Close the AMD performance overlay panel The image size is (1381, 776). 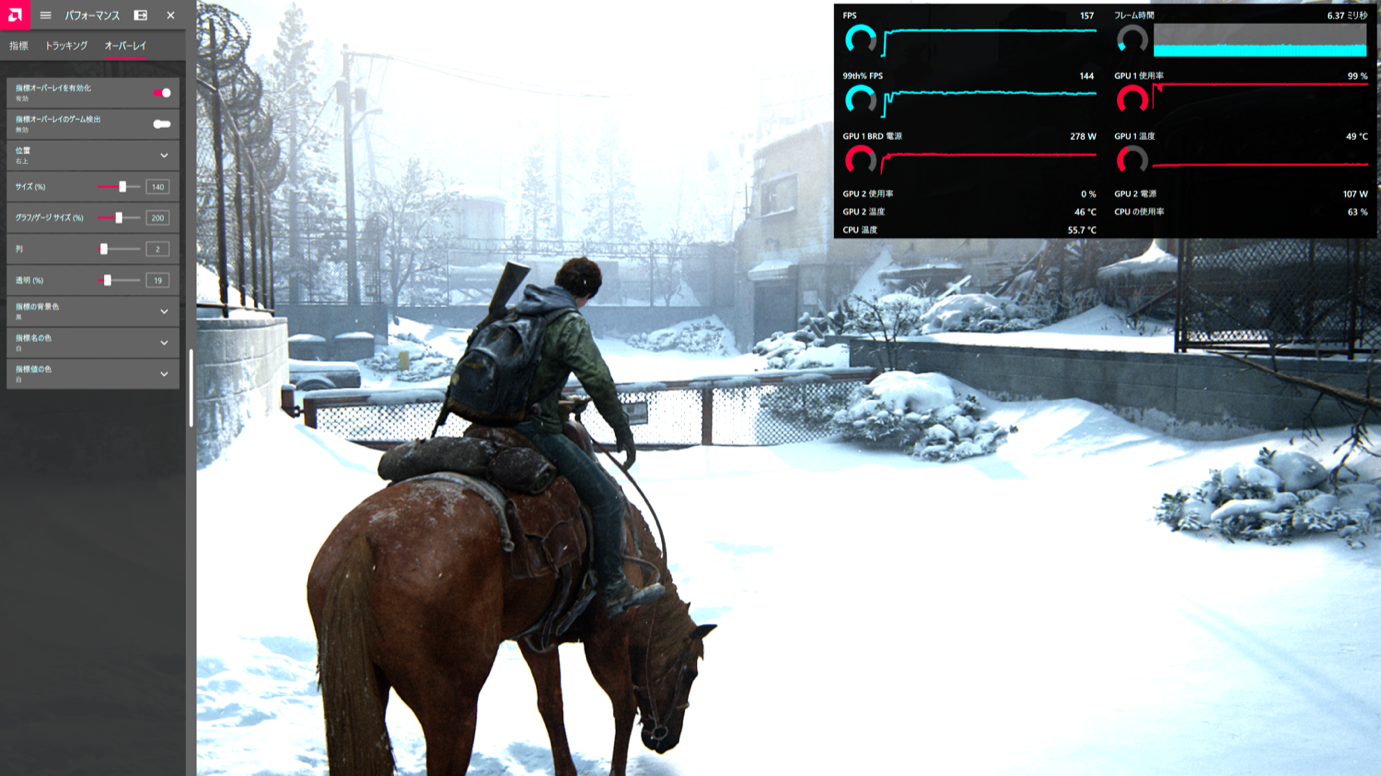coord(171,15)
